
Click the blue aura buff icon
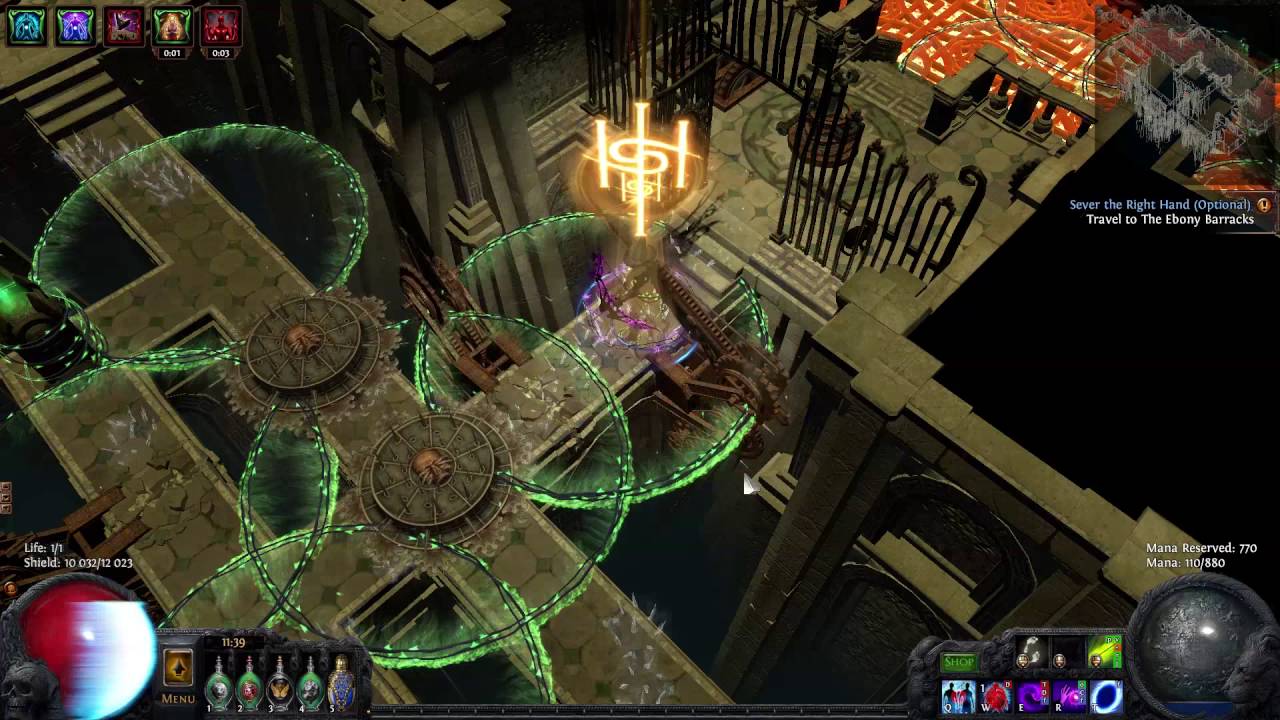tap(26, 26)
